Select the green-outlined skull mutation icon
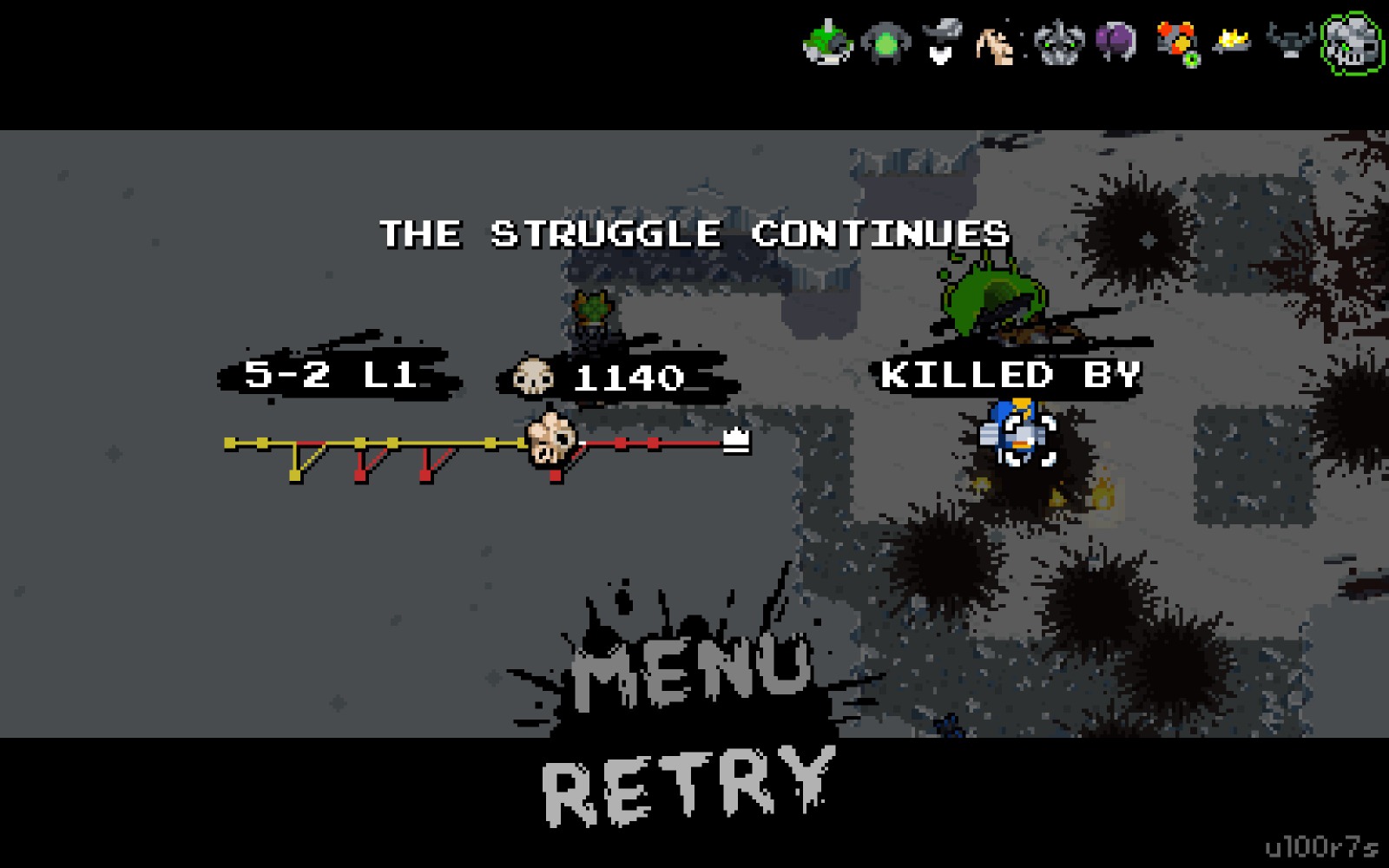 pyautogui.click(x=1351, y=42)
